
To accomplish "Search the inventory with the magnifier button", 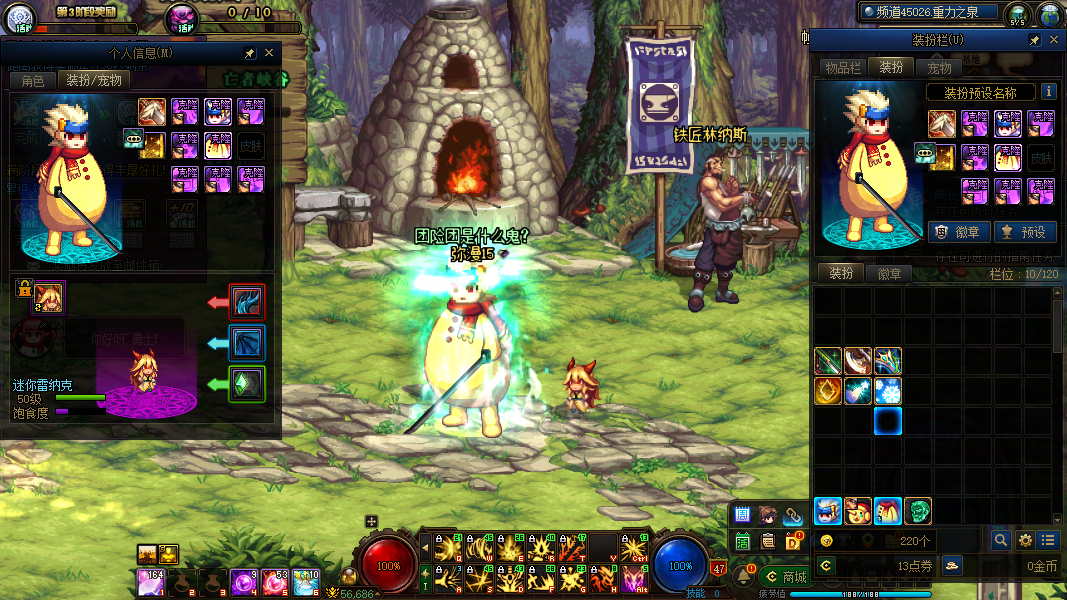I will (x=1000, y=540).
